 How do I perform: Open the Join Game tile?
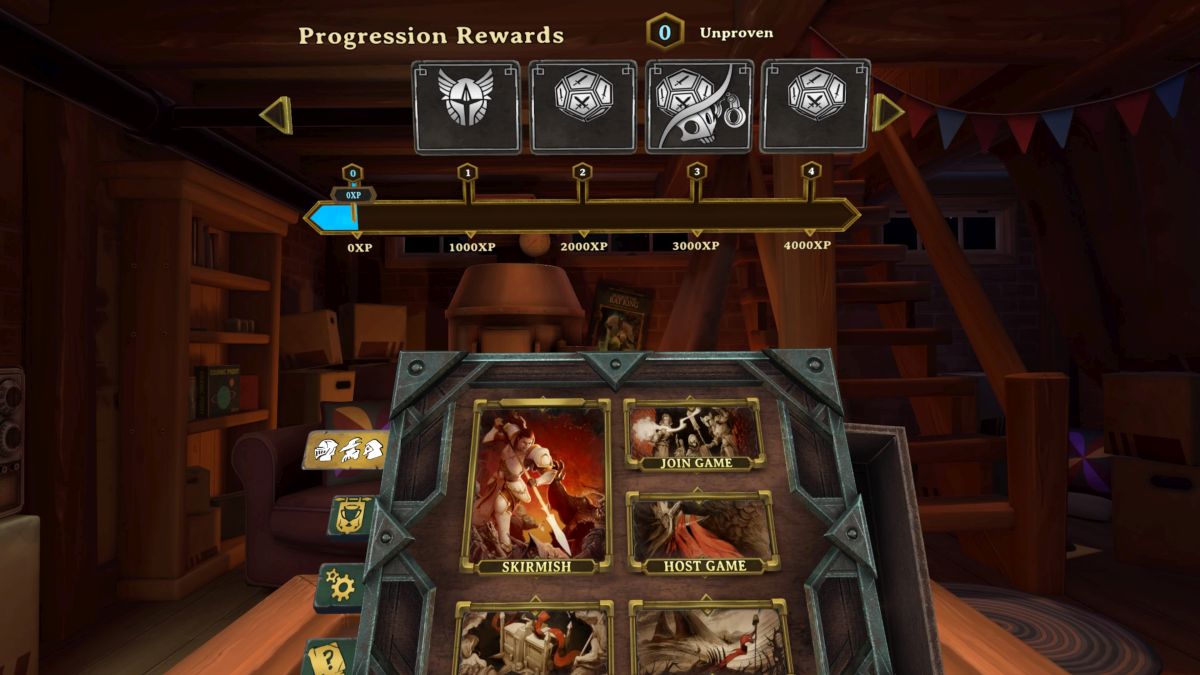pos(695,435)
